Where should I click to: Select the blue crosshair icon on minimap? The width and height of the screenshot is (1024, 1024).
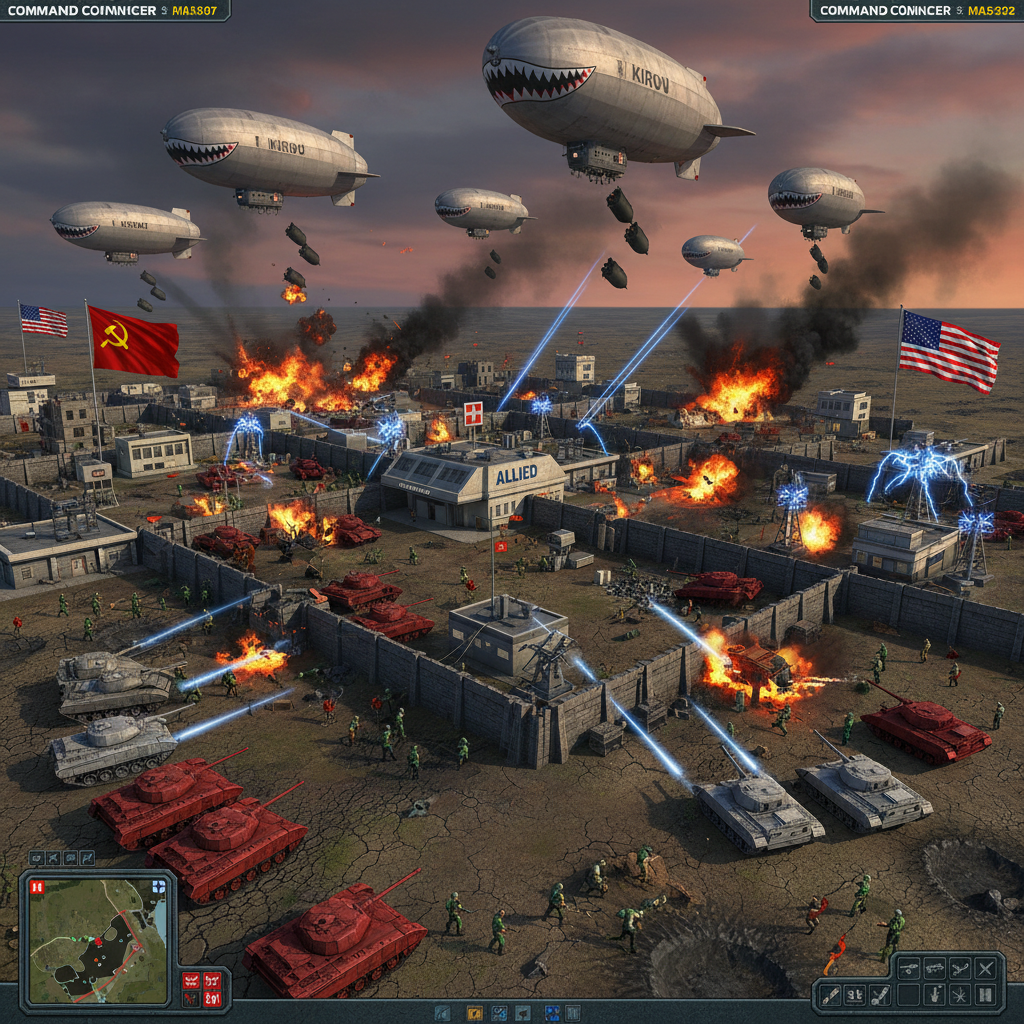point(159,886)
